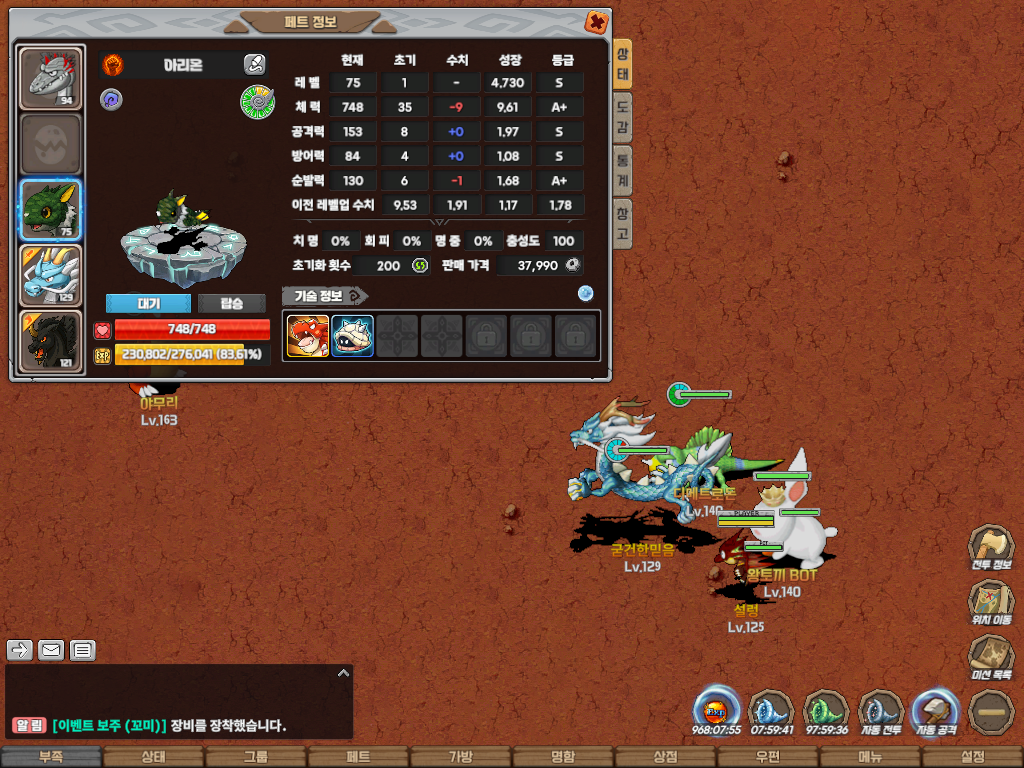
Task: Rename pet with the pencil edit icon
Action: pyautogui.click(x=254, y=65)
